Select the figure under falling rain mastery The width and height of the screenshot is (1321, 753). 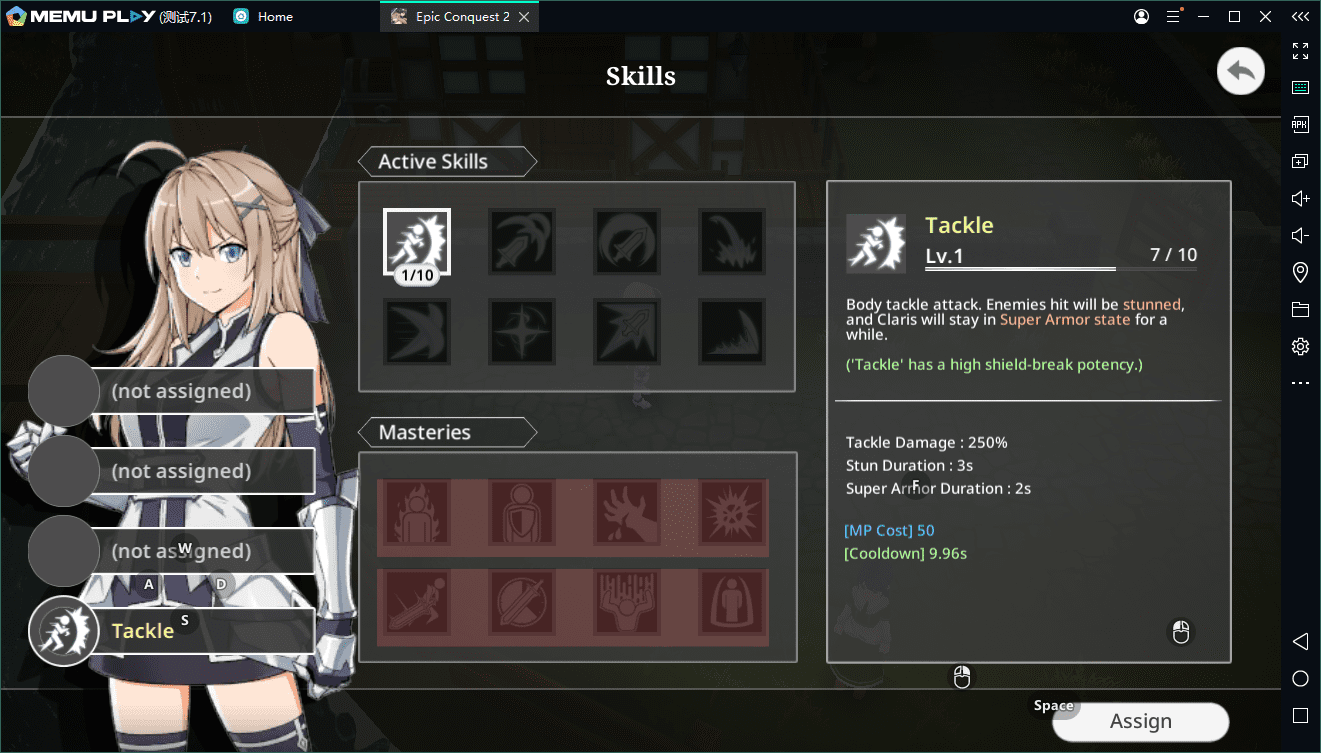tap(627, 602)
